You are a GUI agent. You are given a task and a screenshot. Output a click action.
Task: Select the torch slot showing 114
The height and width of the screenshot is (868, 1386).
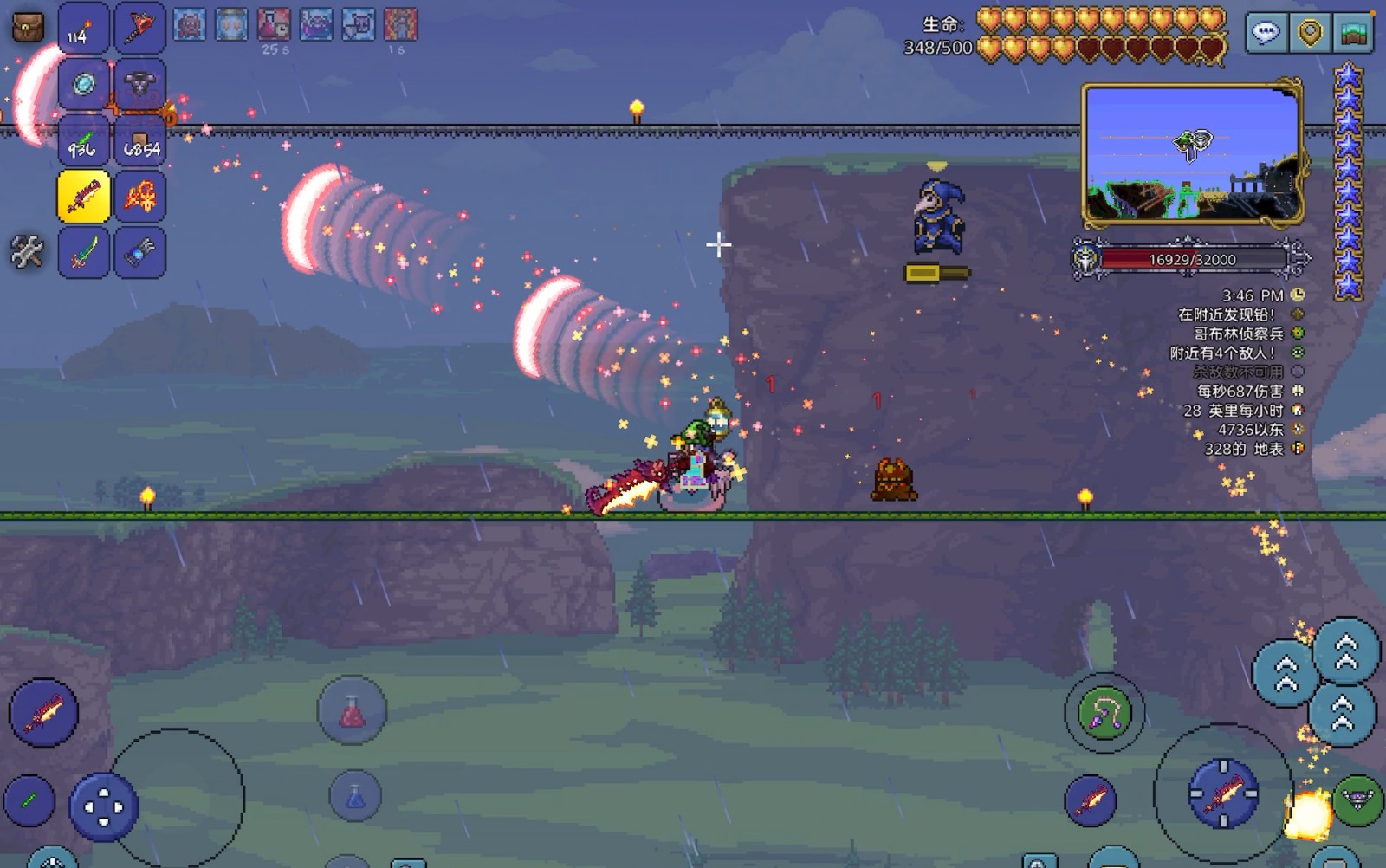coord(83,29)
